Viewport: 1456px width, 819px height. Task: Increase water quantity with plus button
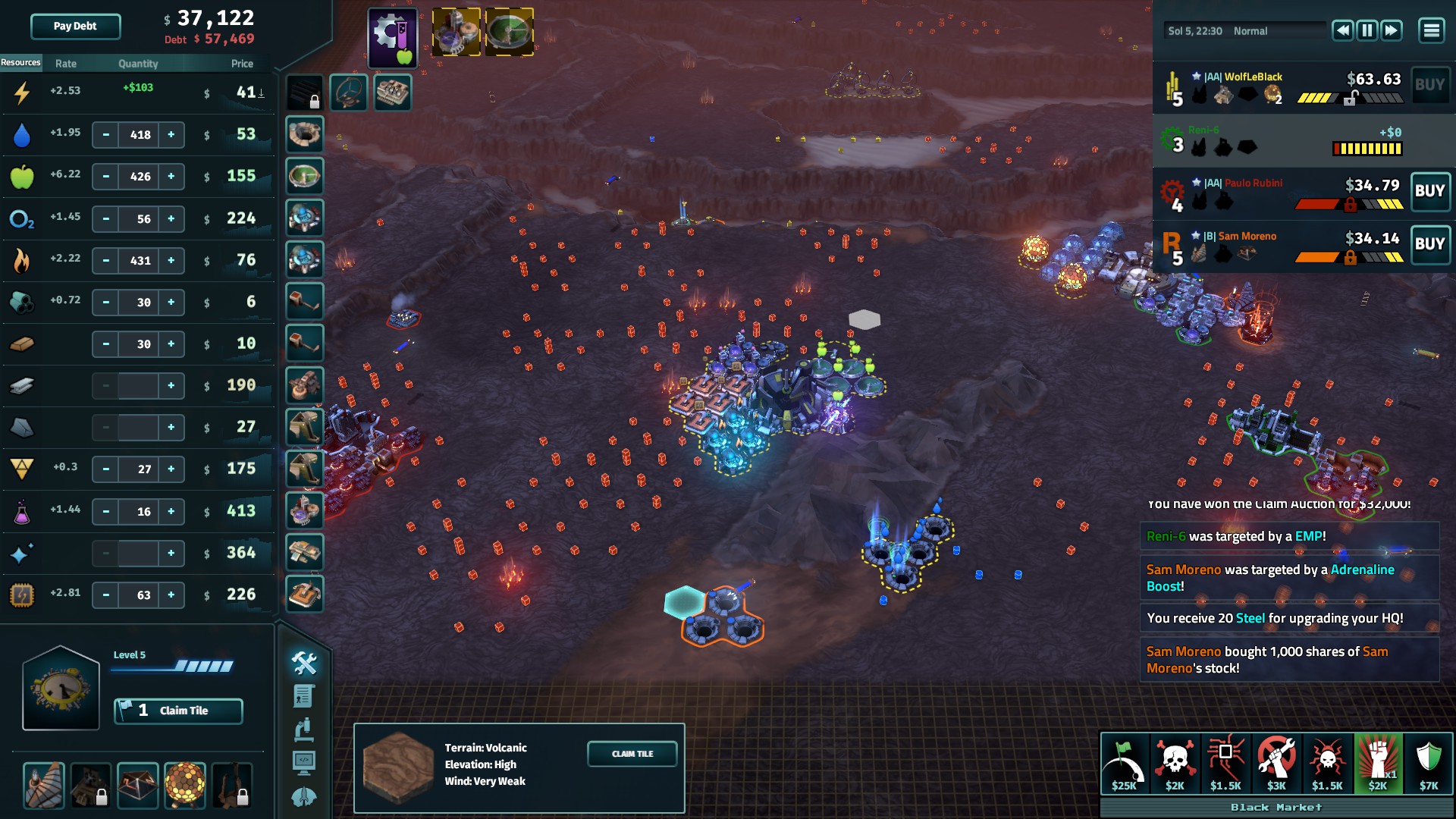(171, 135)
